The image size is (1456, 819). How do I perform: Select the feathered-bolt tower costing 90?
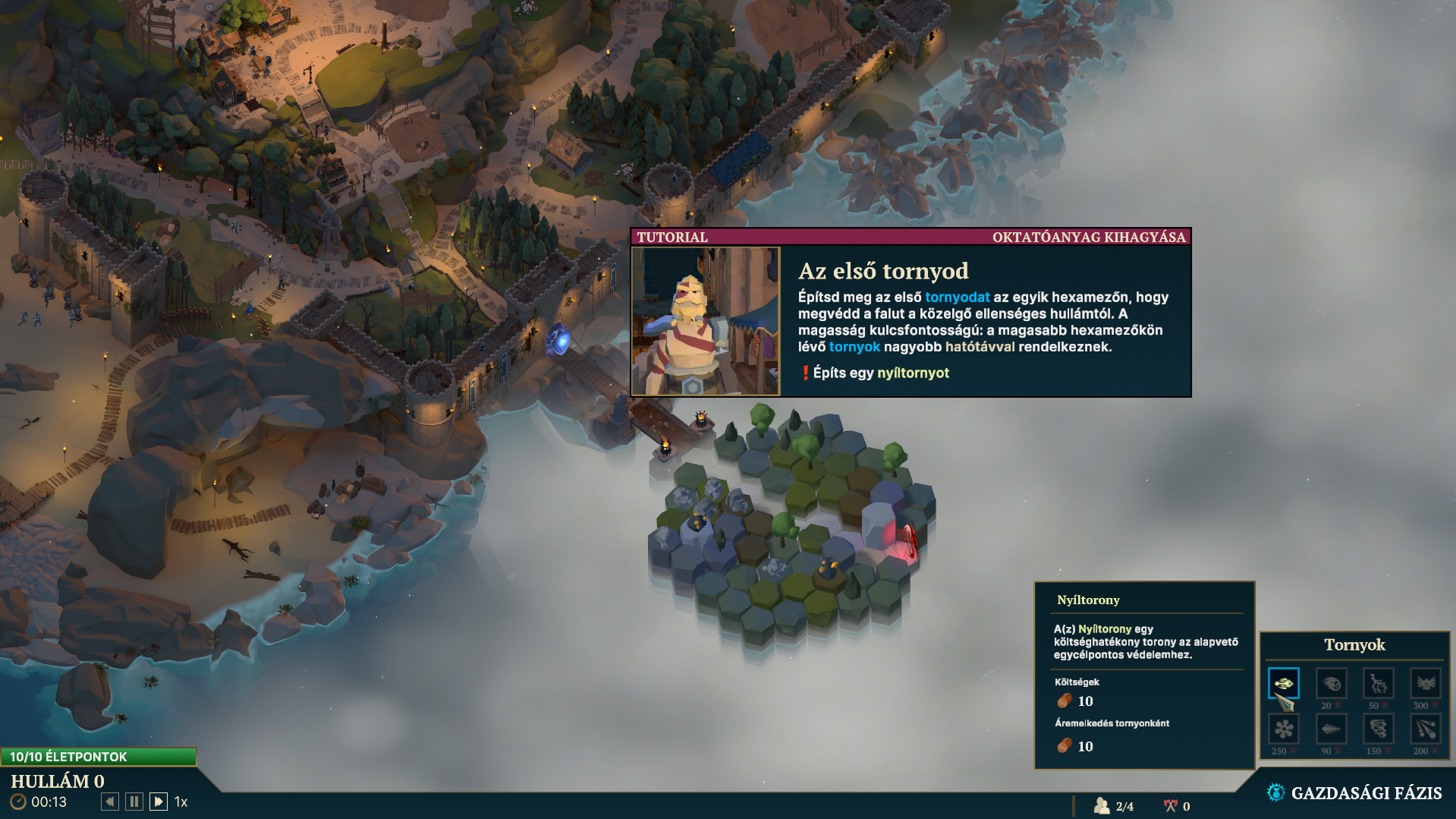click(x=1331, y=729)
